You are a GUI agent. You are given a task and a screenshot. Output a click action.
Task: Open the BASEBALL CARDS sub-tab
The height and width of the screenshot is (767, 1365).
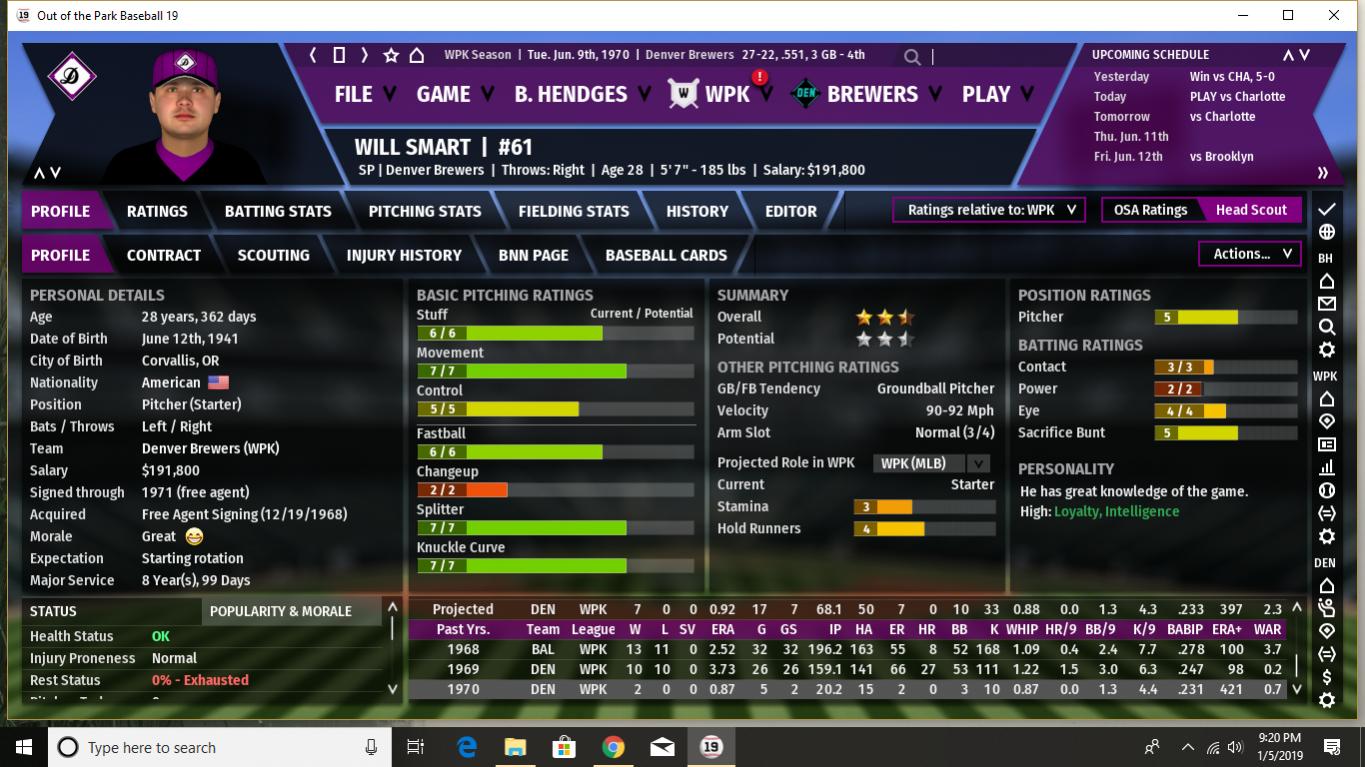(666, 255)
